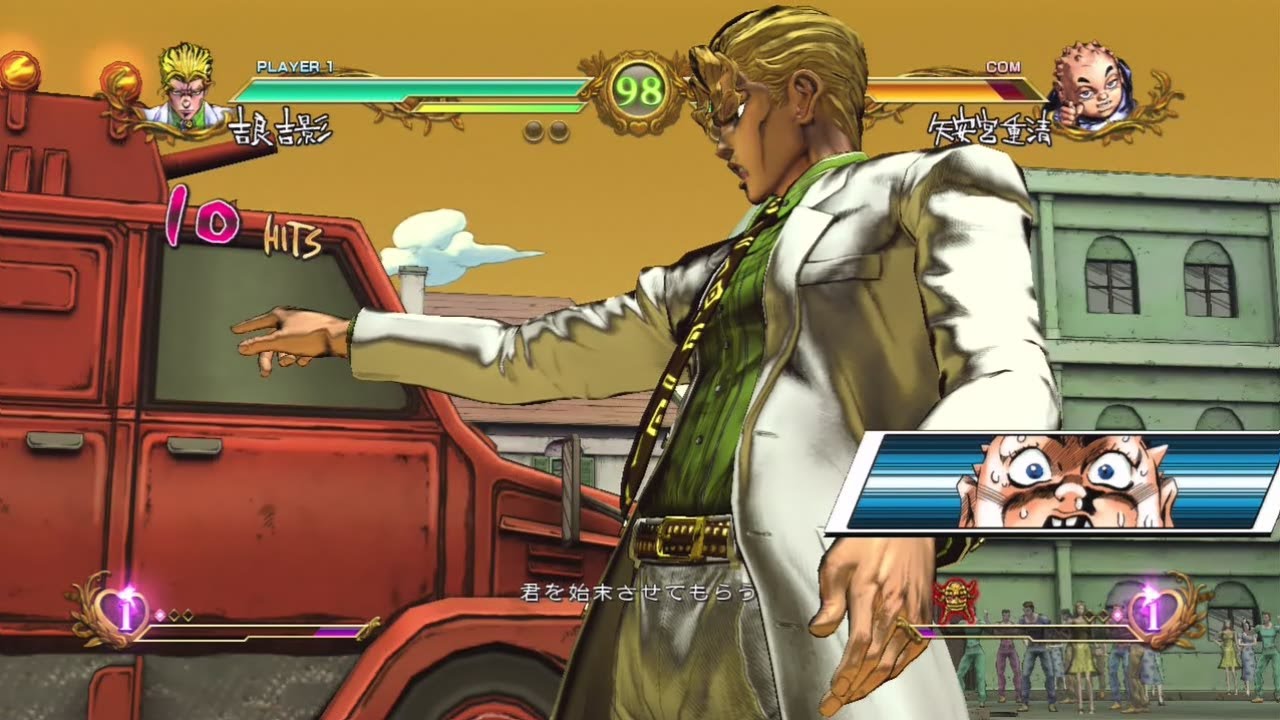Click Player 1's heart gauge emblem
1280x720 pixels.
[124, 612]
